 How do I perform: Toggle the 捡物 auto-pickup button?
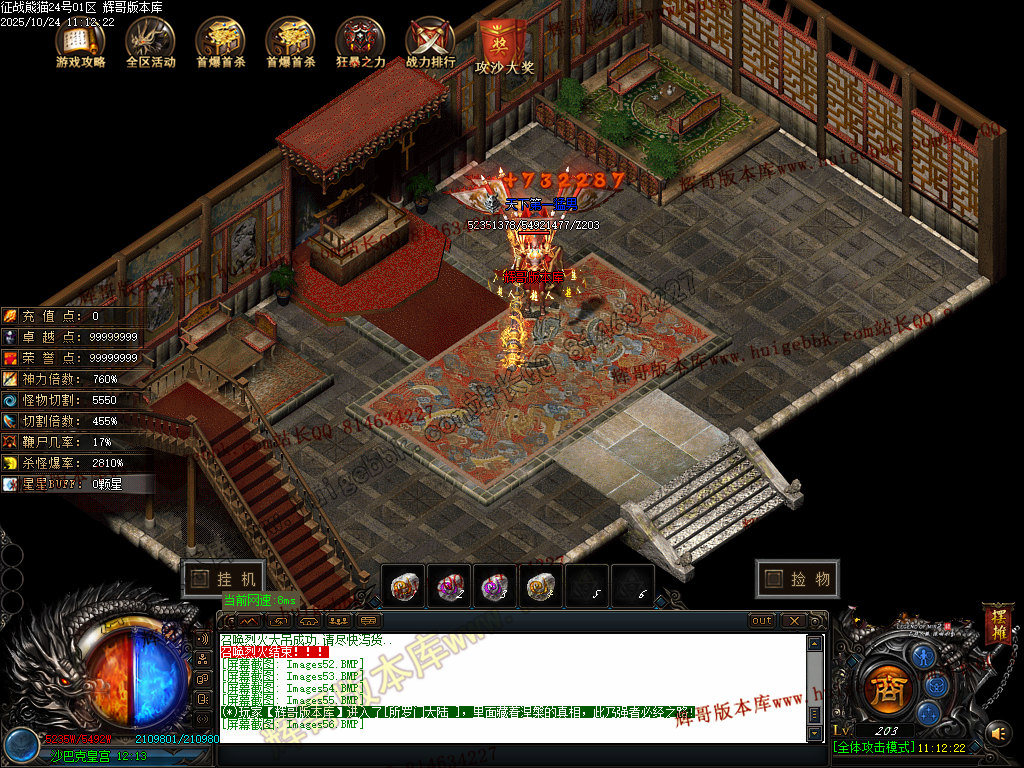pyautogui.click(x=797, y=579)
